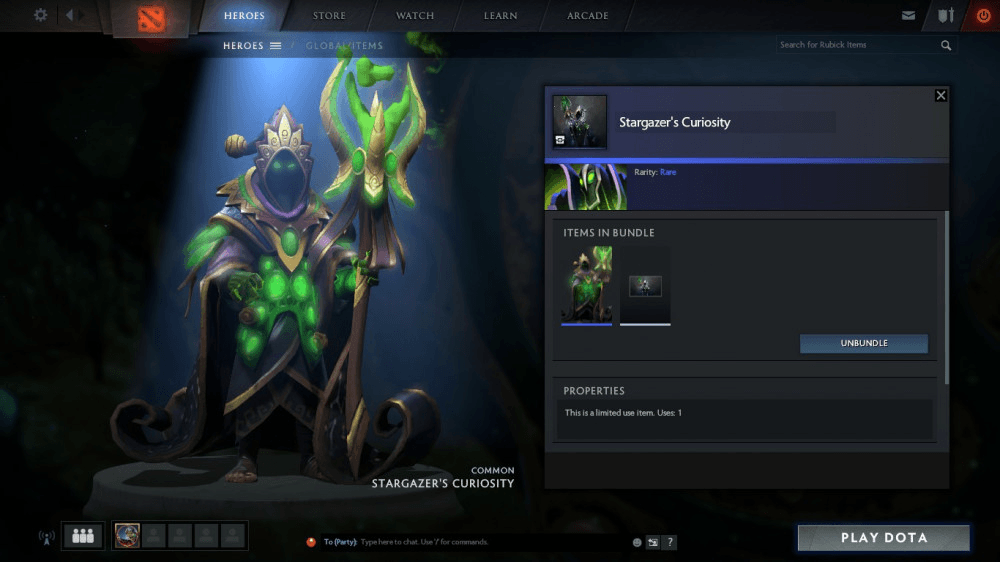
Task: Open the mail envelope notifications
Action: [908, 16]
